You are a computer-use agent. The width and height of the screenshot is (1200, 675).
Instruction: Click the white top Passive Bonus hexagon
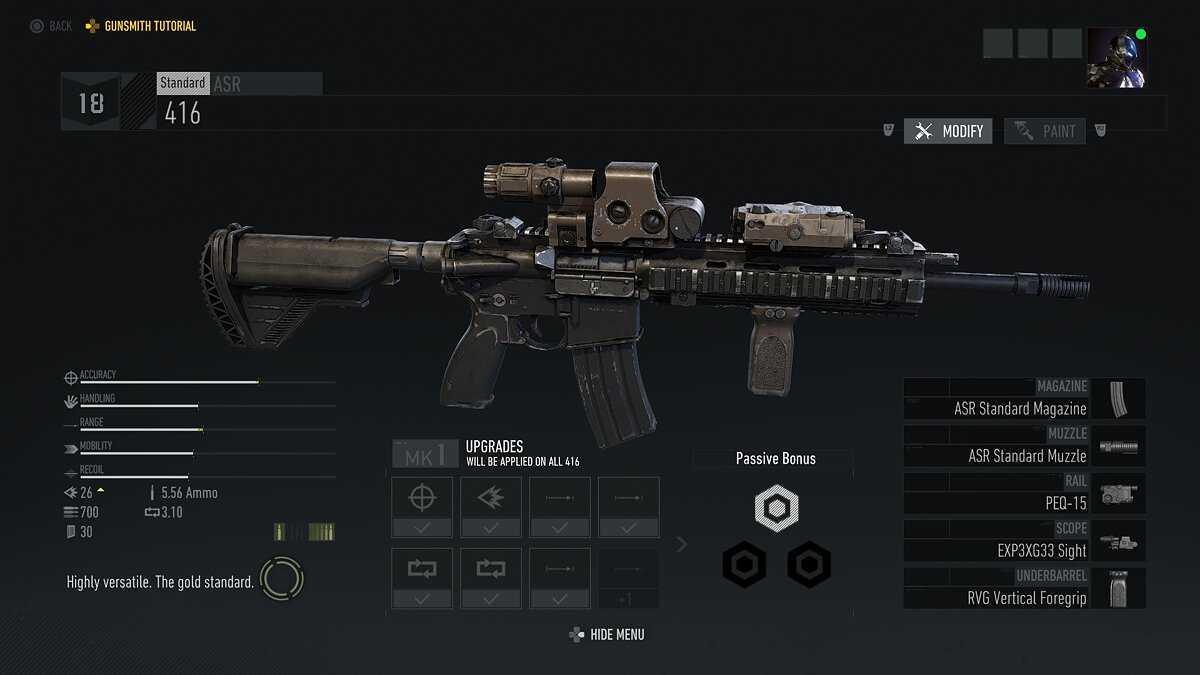(775, 509)
